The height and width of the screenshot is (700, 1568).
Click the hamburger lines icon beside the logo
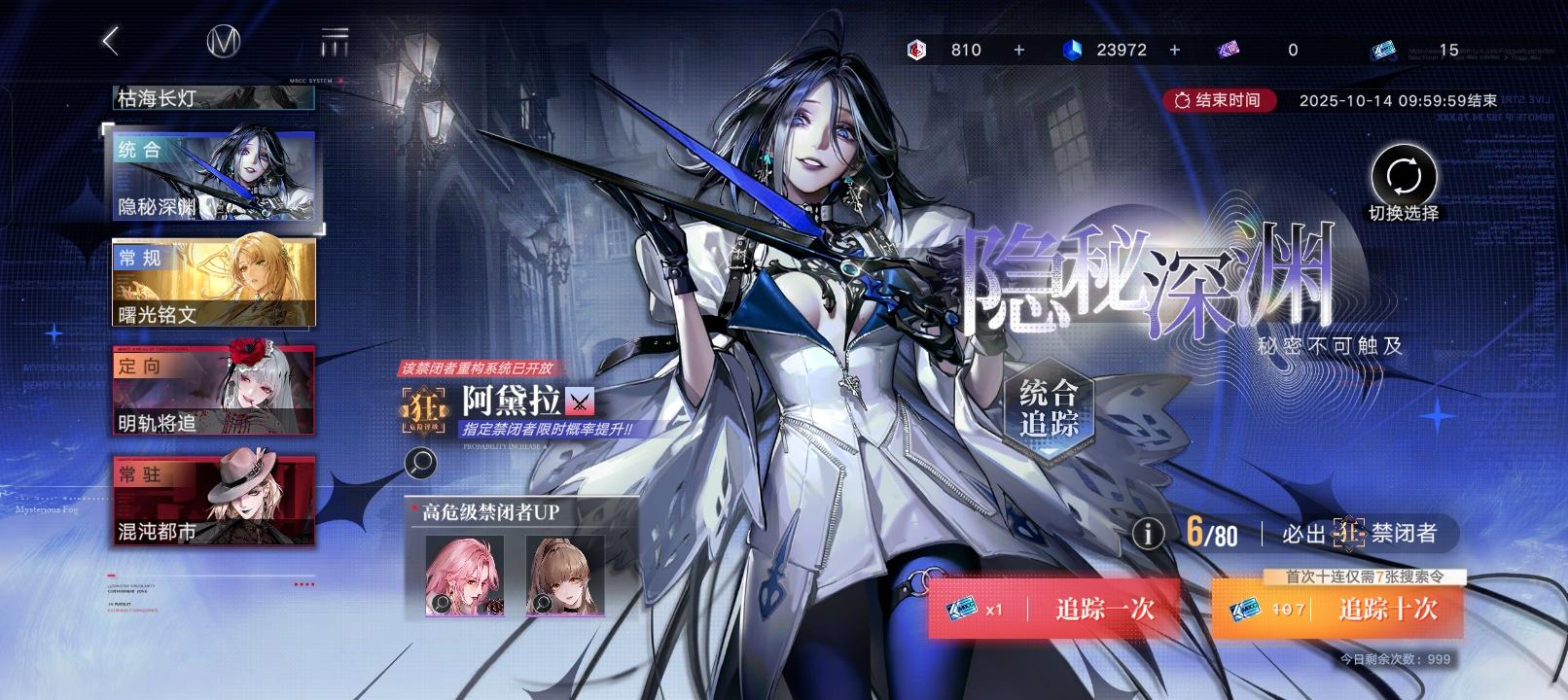point(335,41)
